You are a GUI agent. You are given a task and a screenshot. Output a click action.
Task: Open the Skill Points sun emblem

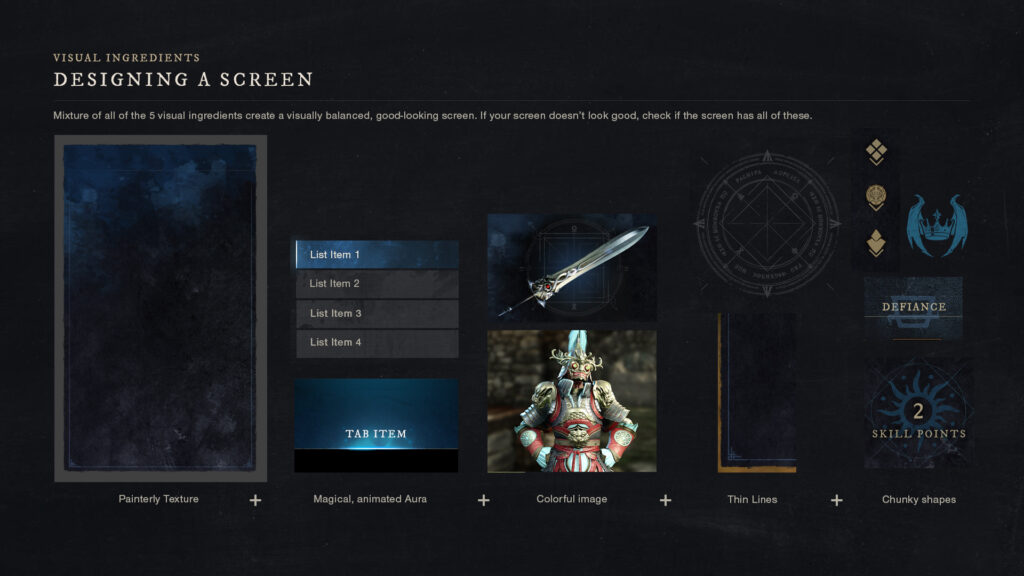tap(918, 413)
